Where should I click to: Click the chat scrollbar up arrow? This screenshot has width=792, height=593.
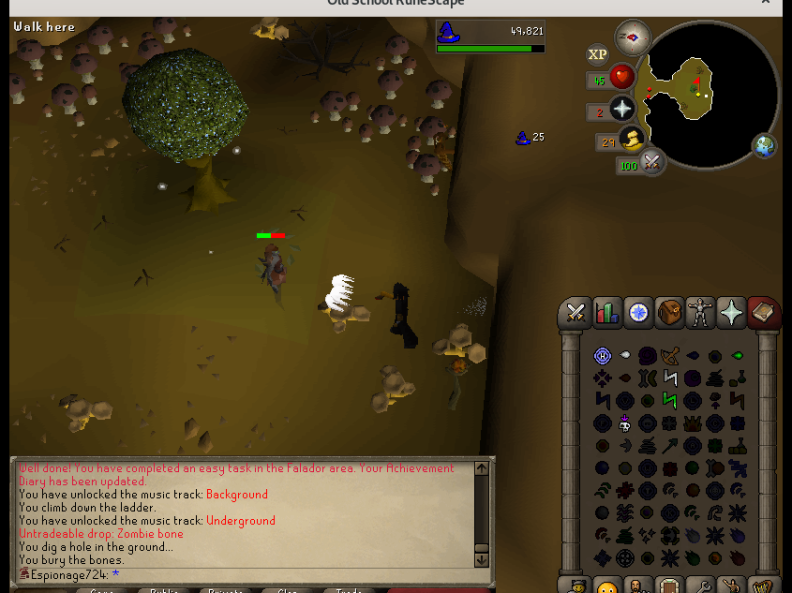[x=481, y=468]
